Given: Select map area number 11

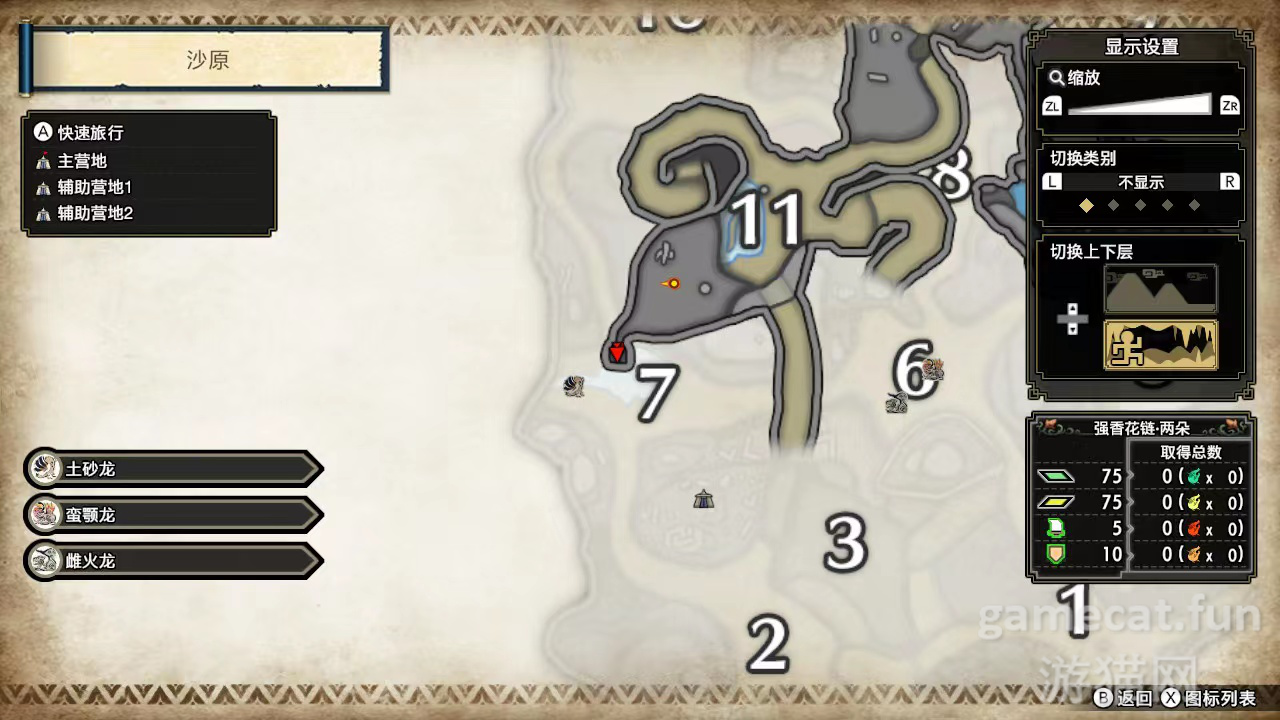Looking at the screenshot, I should tap(767, 219).
